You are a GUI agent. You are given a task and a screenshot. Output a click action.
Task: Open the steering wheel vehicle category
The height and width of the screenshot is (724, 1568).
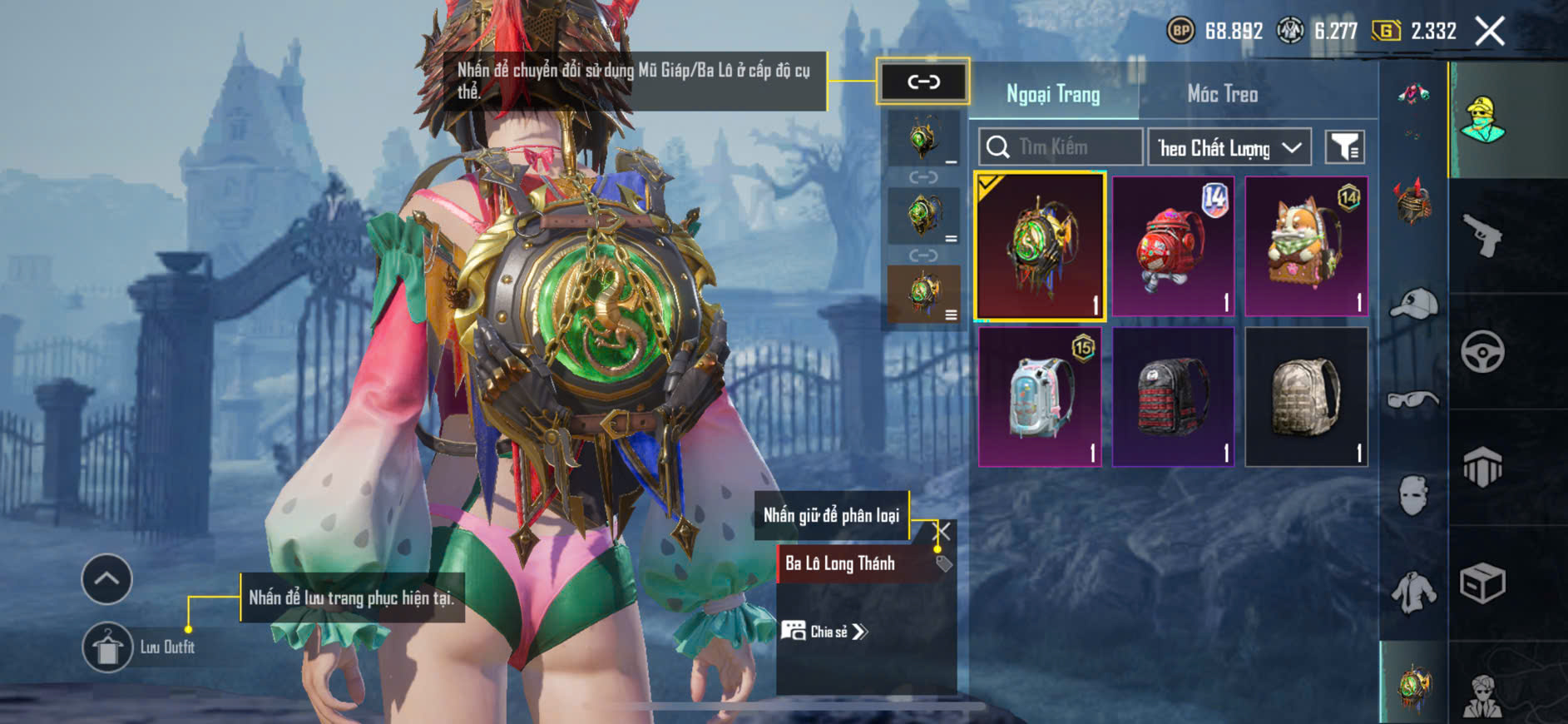(1482, 352)
